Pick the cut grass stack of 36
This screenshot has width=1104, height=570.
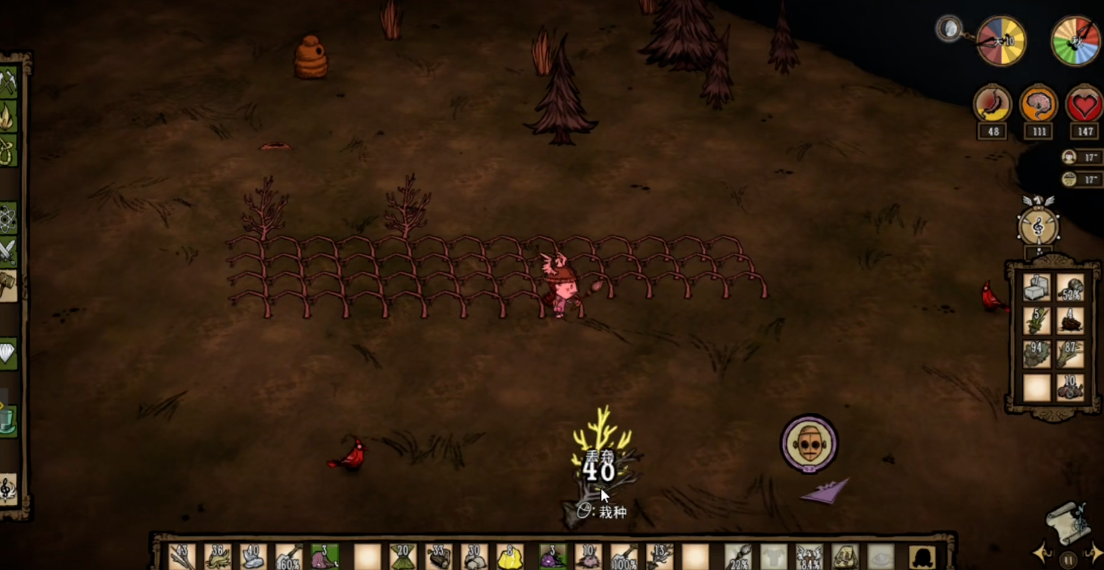coord(219,556)
